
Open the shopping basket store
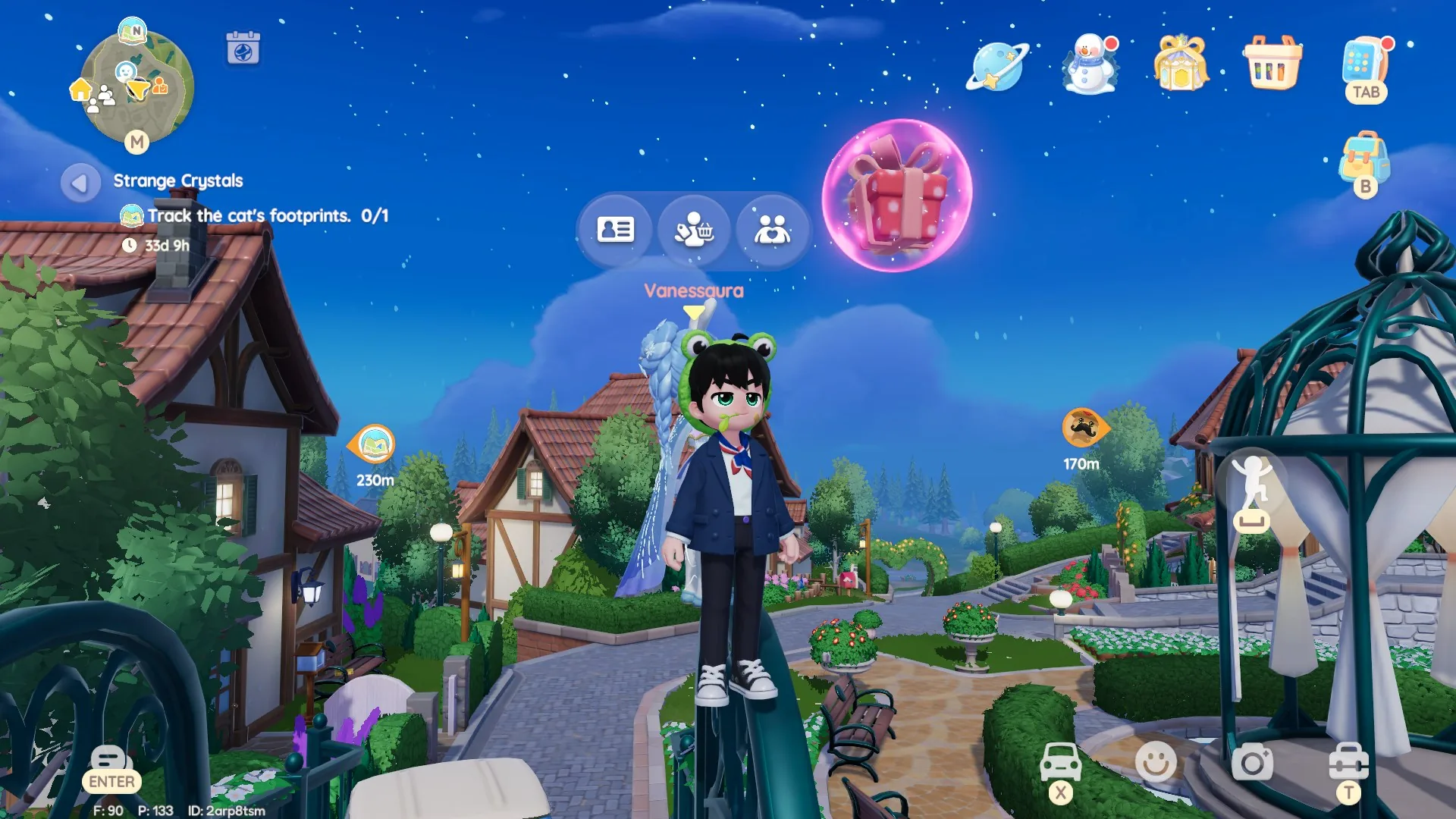tap(1272, 67)
